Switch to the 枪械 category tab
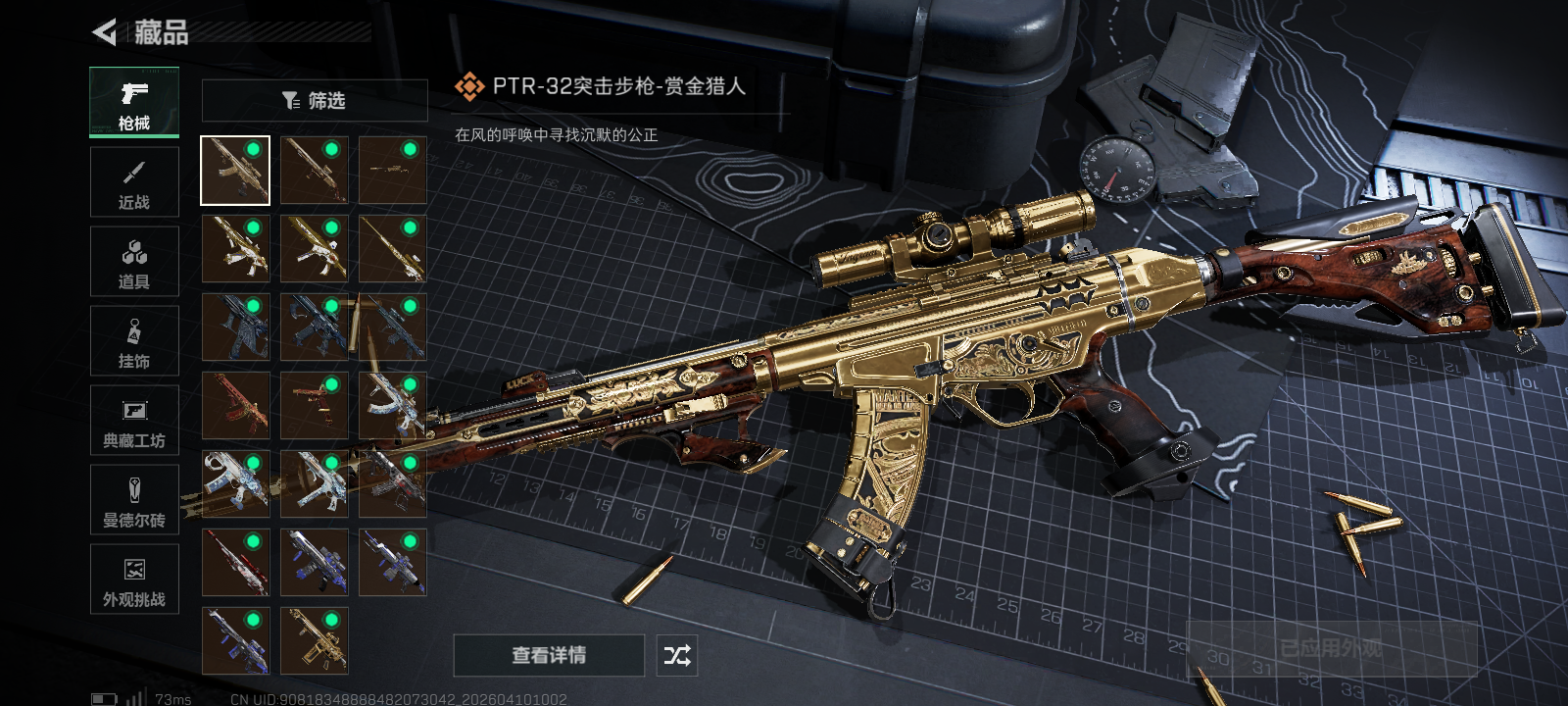Screen dimensions: 1568x706 (x=134, y=102)
